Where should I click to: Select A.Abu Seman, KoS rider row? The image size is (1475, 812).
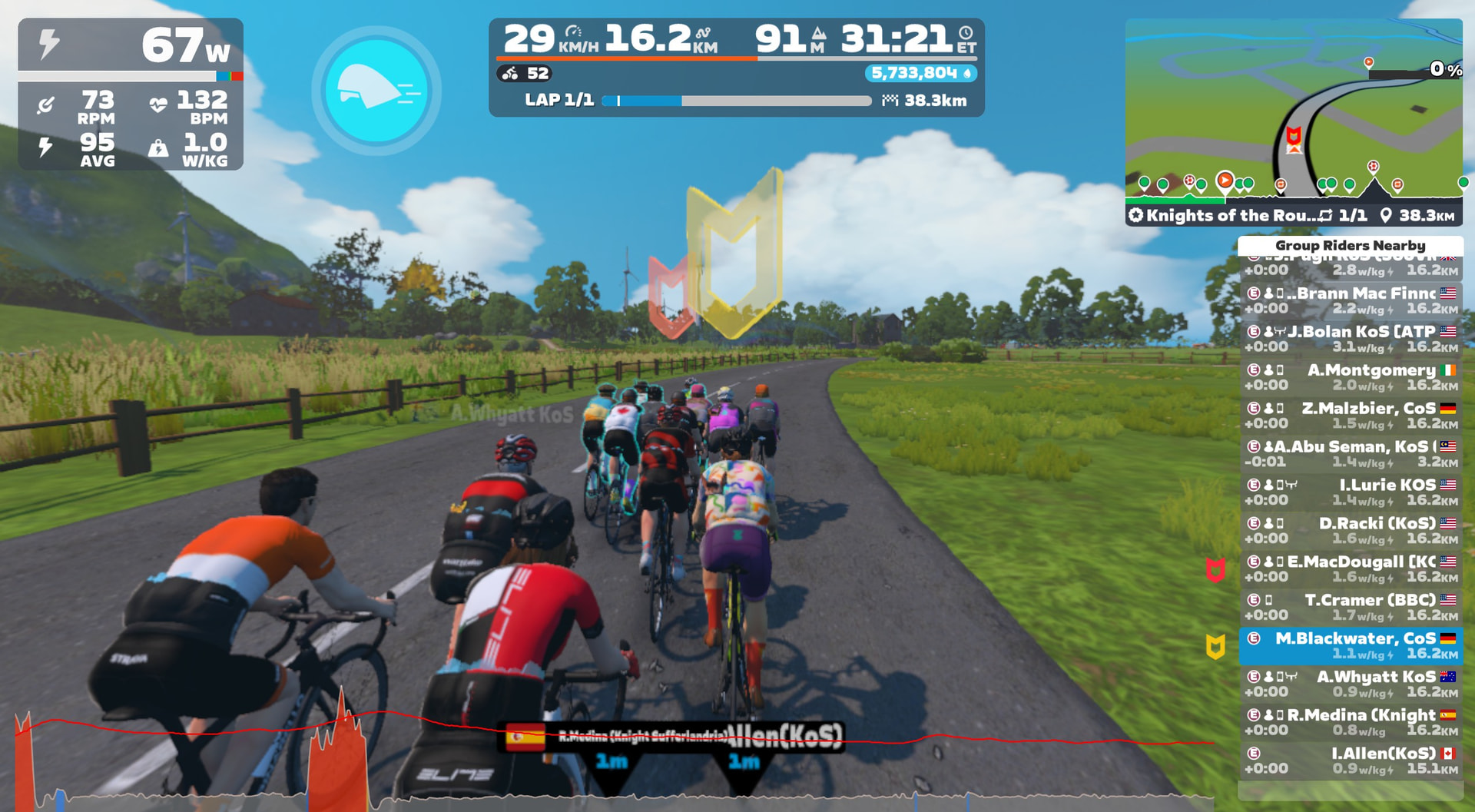coord(1351,454)
